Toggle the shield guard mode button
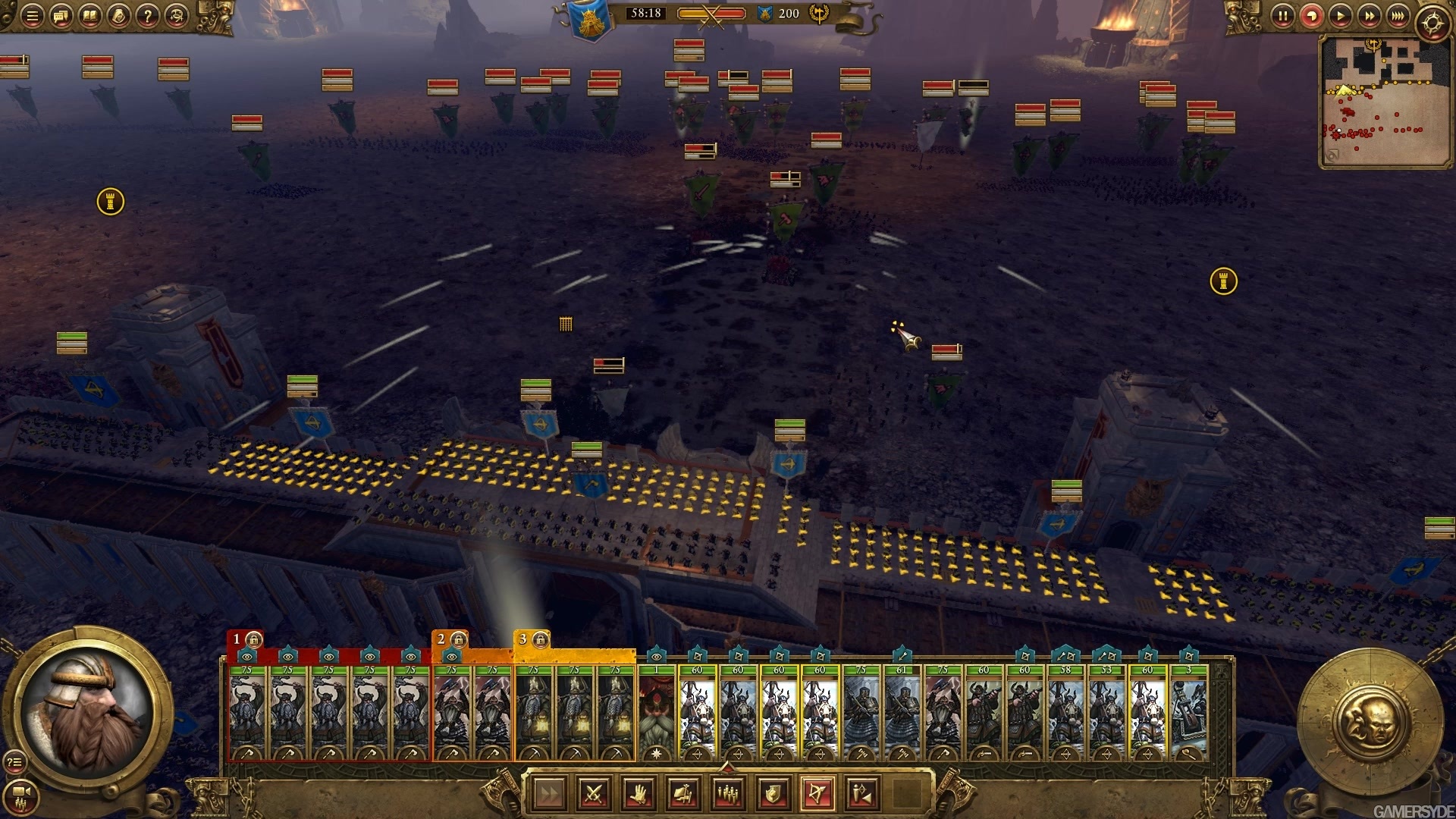The width and height of the screenshot is (1456, 819). (x=773, y=794)
